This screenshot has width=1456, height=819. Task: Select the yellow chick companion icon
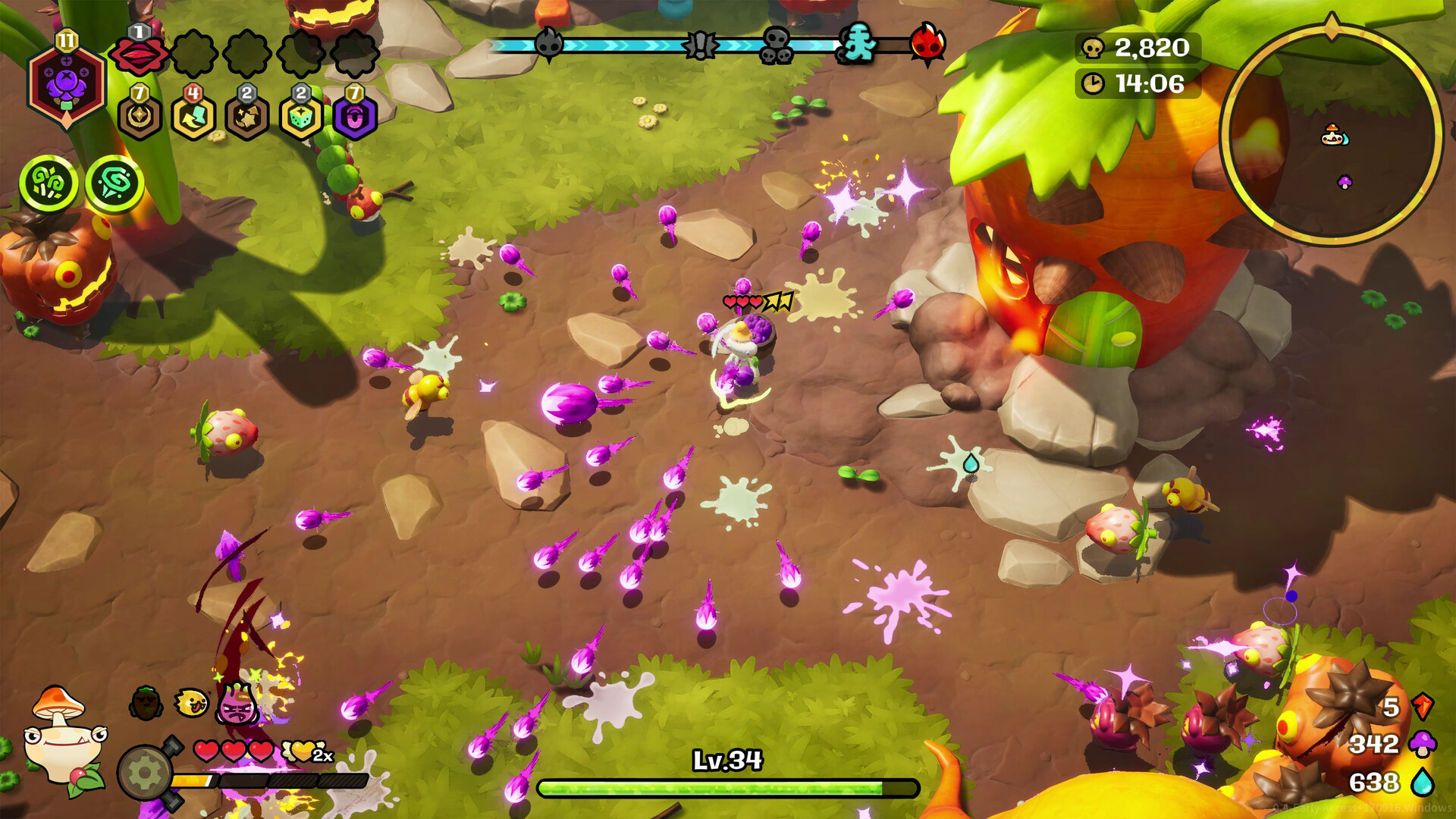coord(191,704)
